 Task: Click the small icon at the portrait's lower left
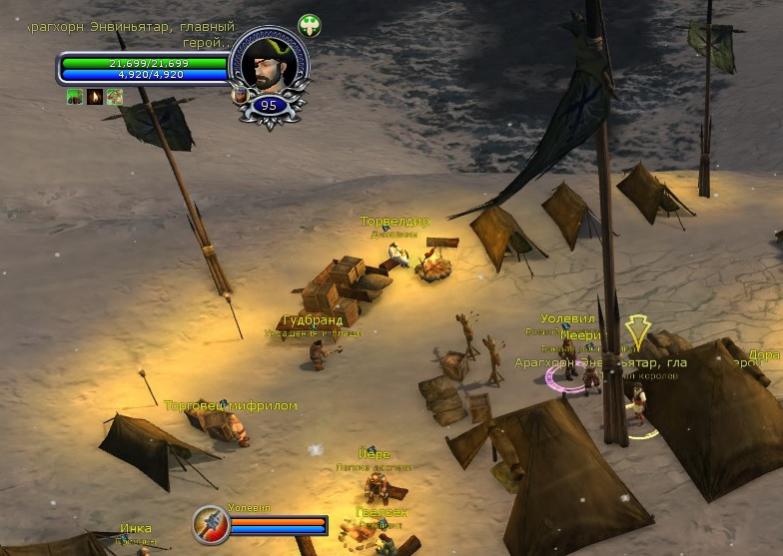pyautogui.click(x=240, y=96)
